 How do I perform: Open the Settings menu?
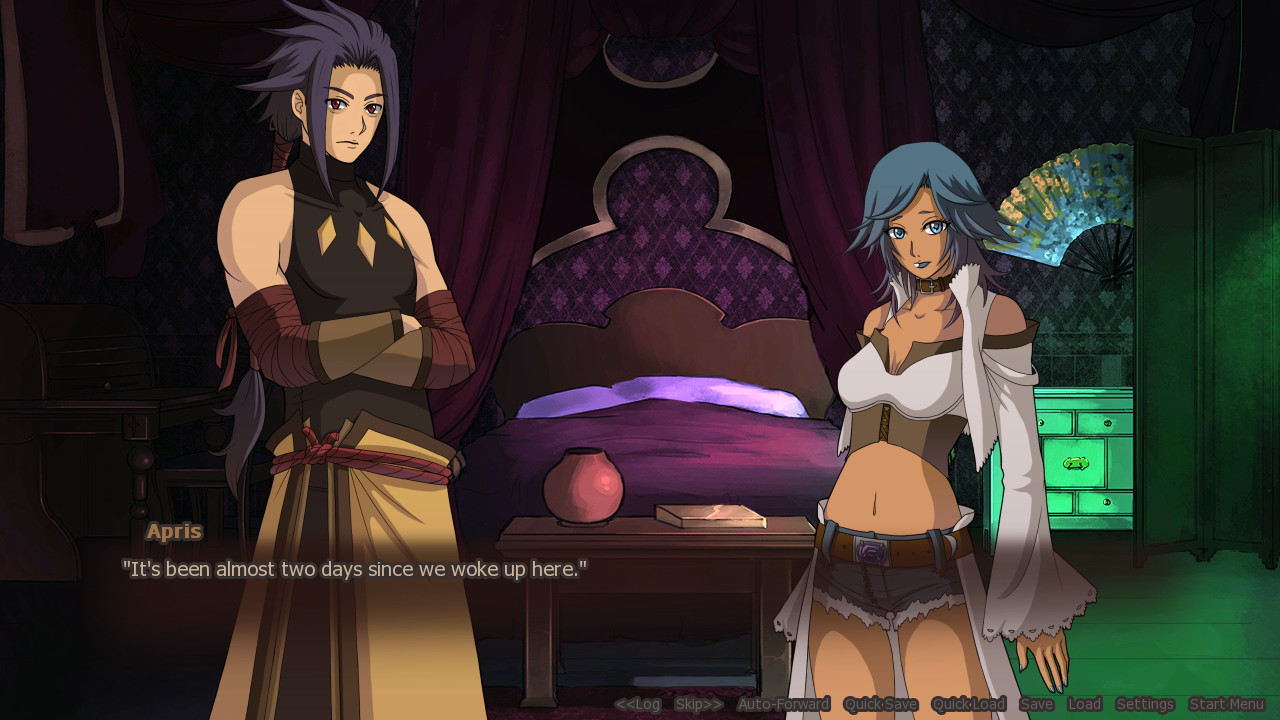(x=1144, y=704)
